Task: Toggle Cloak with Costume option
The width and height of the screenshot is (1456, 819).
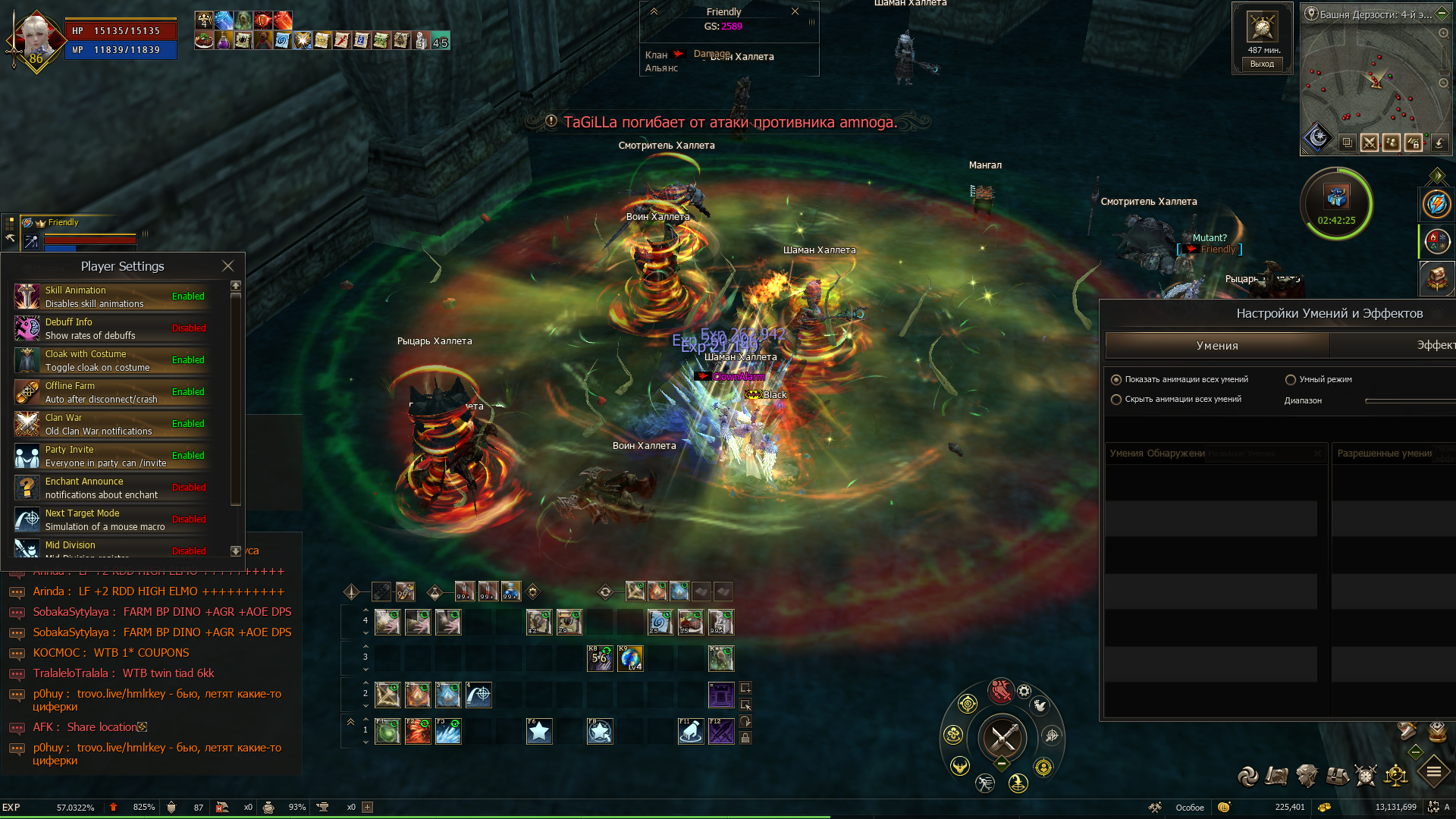Action: [x=188, y=360]
